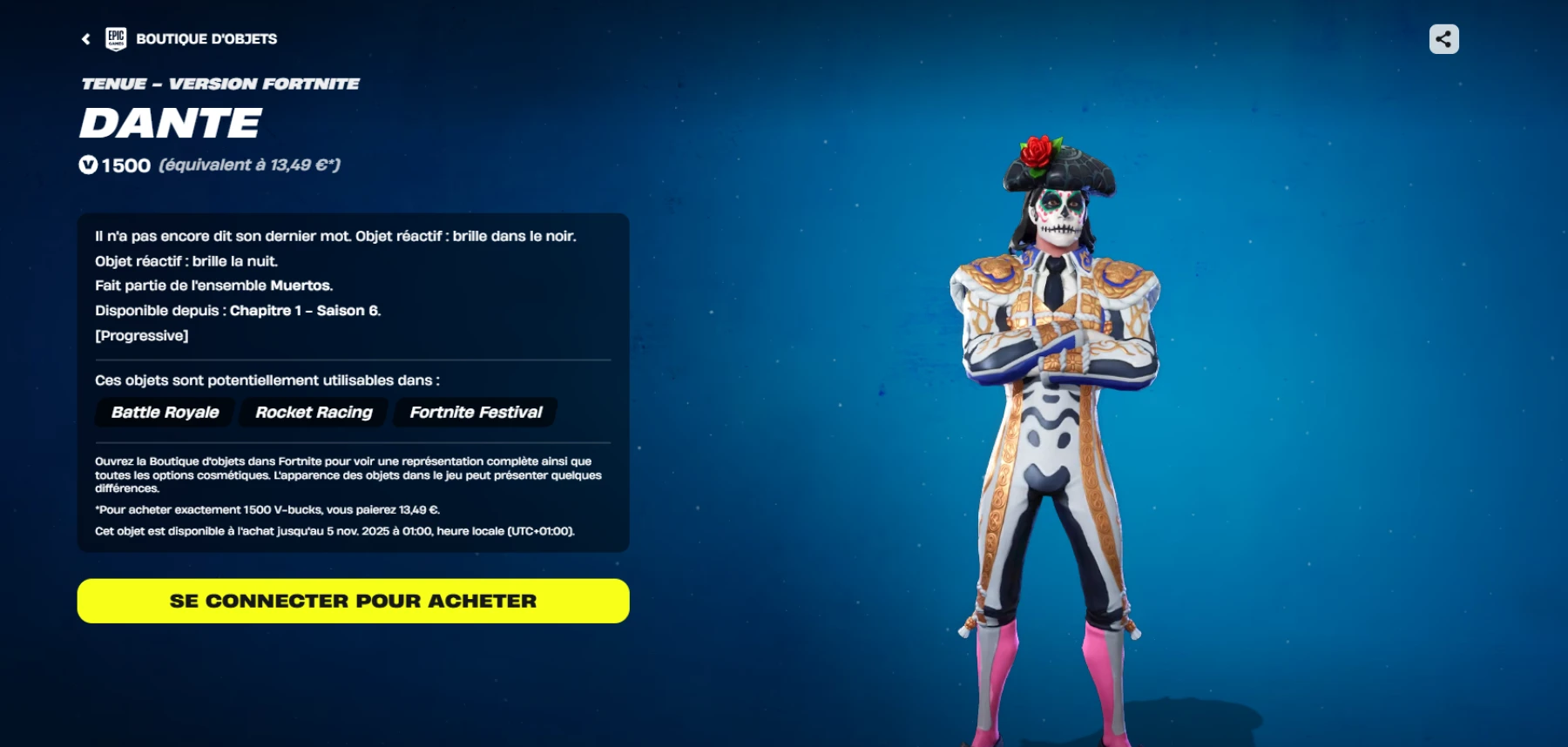Click the DANTE title heading
Screen dimensions: 1568x747
170,123
